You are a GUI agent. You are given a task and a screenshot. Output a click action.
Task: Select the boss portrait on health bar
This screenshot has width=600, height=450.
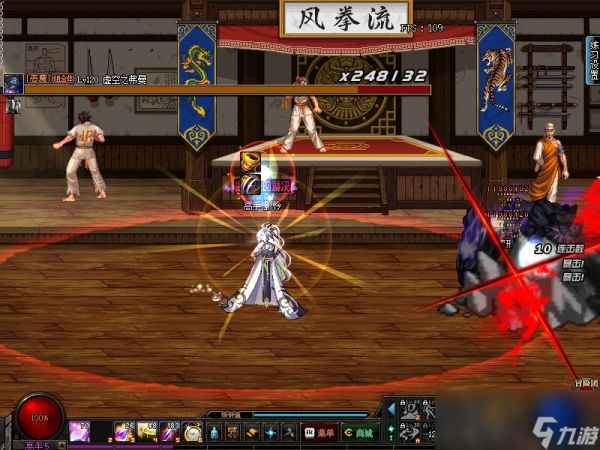point(12,82)
